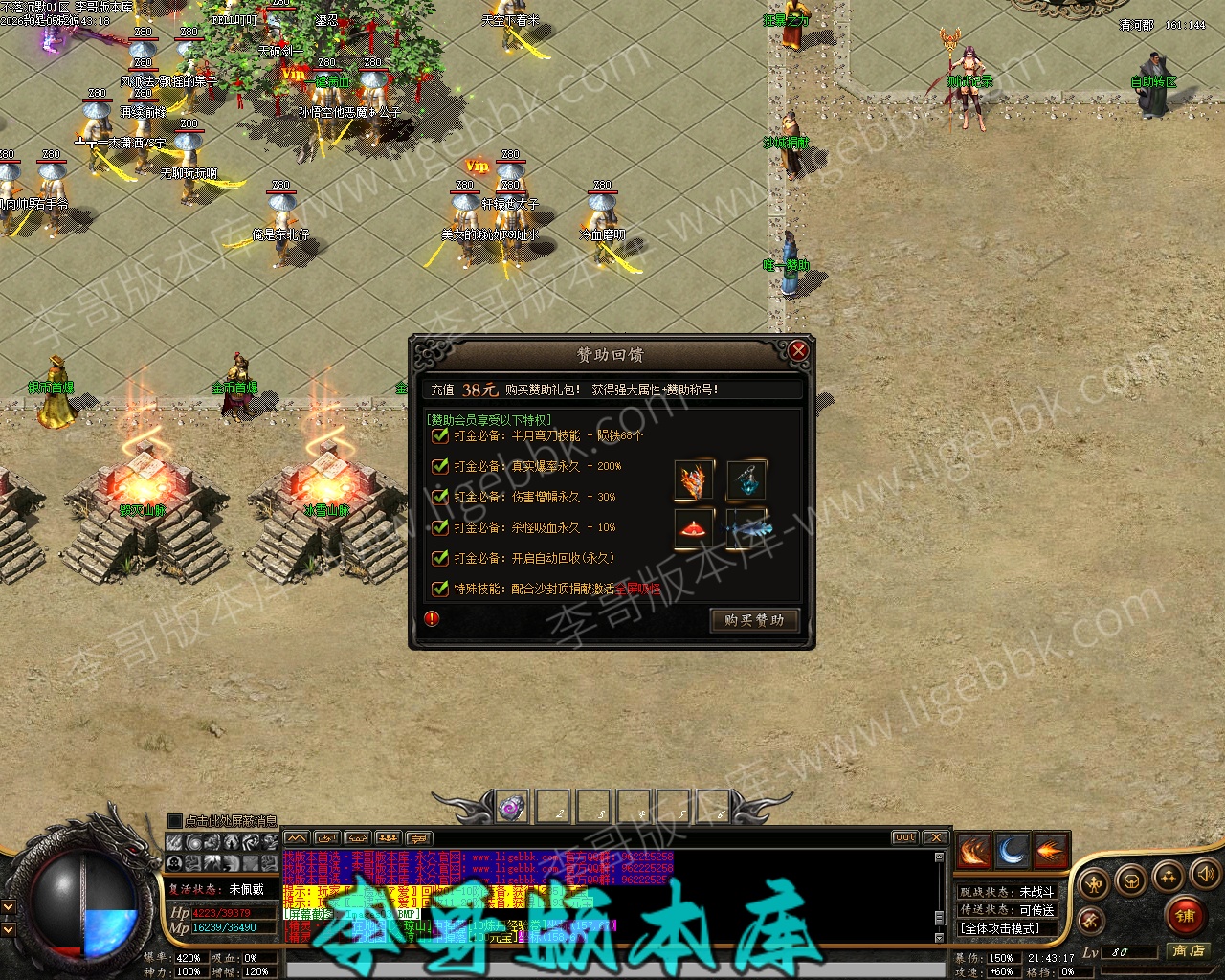This screenshot has width=1225, height=980.
Task: Toggle the 点击此处屏蔽消息 message-block checkbox
Action: point(174,821)
